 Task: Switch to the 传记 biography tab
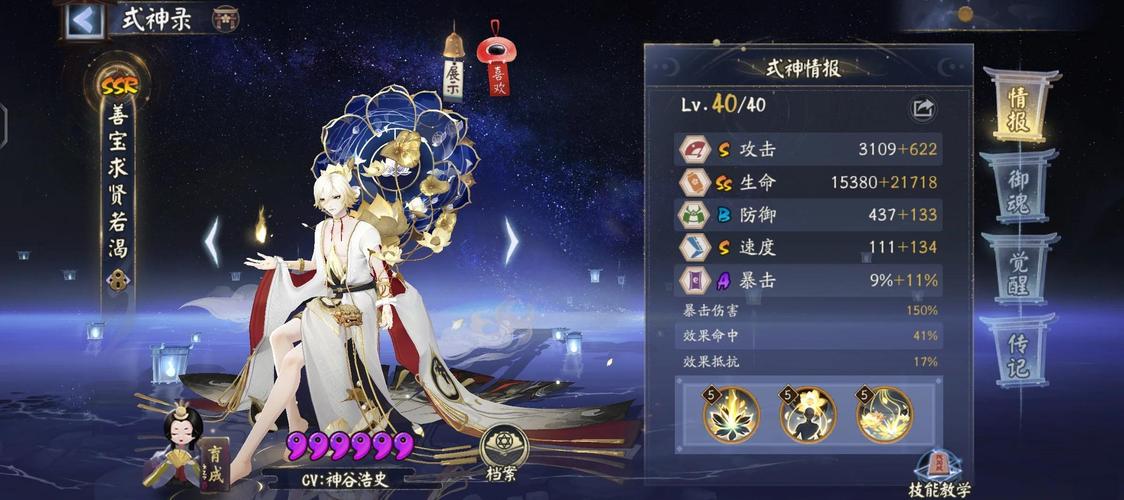coord(1018,348)
